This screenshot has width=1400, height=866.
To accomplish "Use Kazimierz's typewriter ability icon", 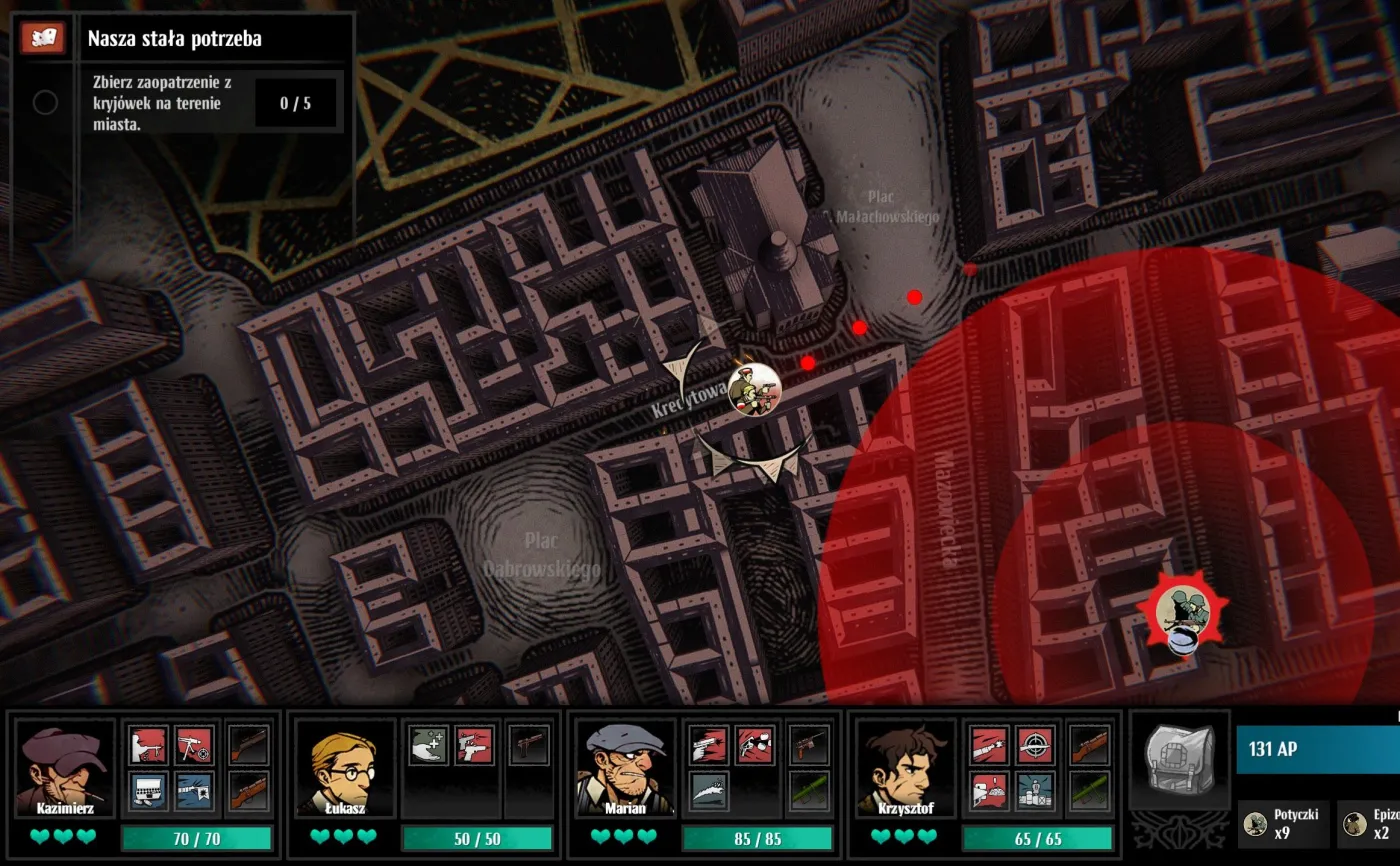I will [150, 791].
